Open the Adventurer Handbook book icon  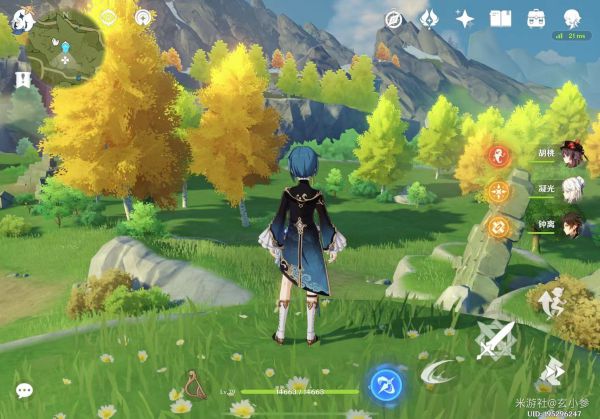[500, 18]
